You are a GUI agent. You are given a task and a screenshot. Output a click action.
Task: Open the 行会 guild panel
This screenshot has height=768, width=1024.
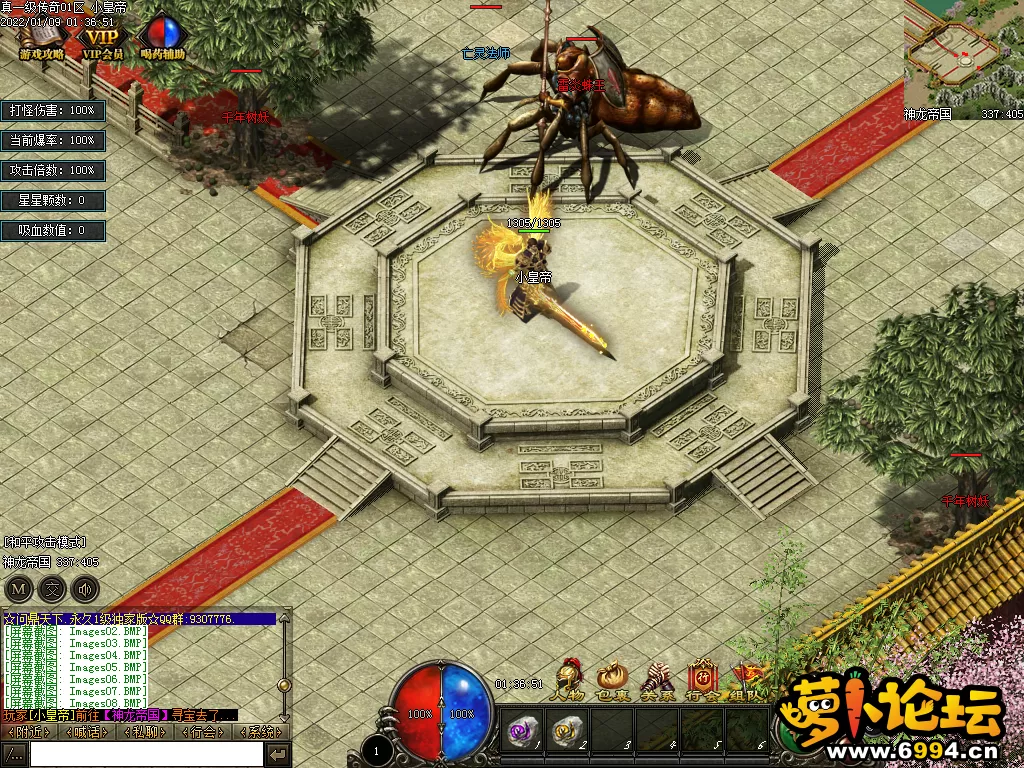click(x=700, y=680)
